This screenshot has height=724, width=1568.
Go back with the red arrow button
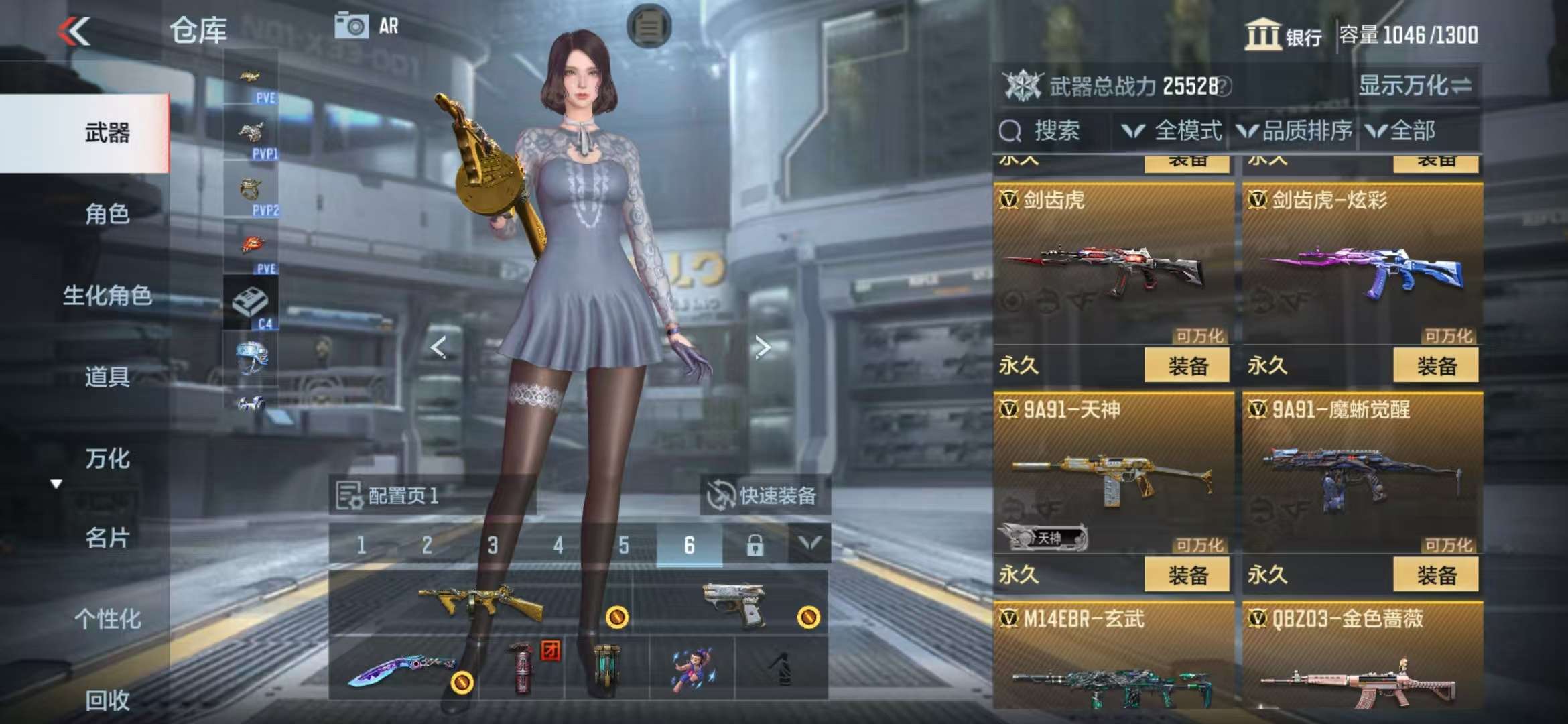(74, 31)
